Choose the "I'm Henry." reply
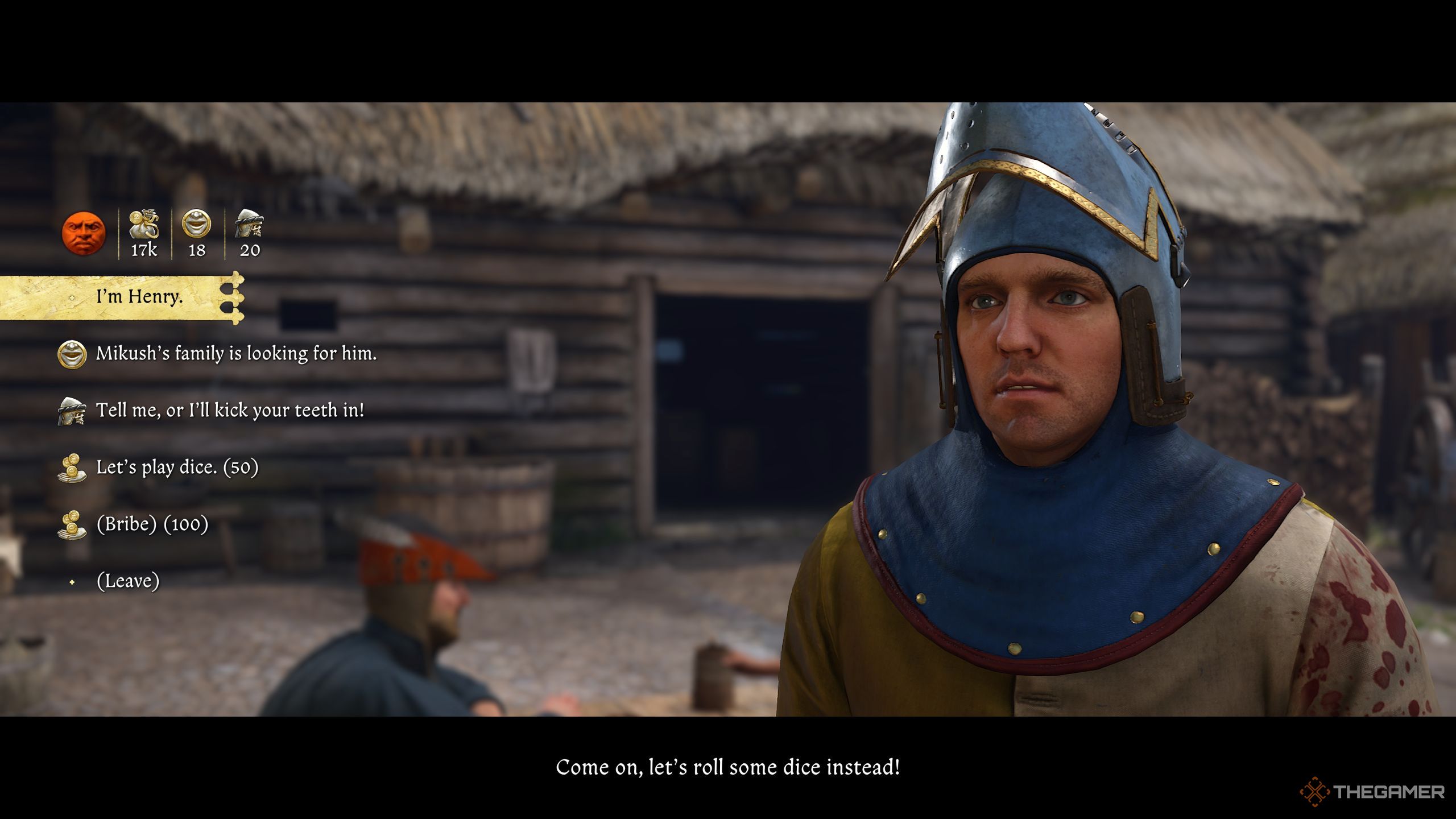Screen dimensions: 1456x819 (139, 297)
